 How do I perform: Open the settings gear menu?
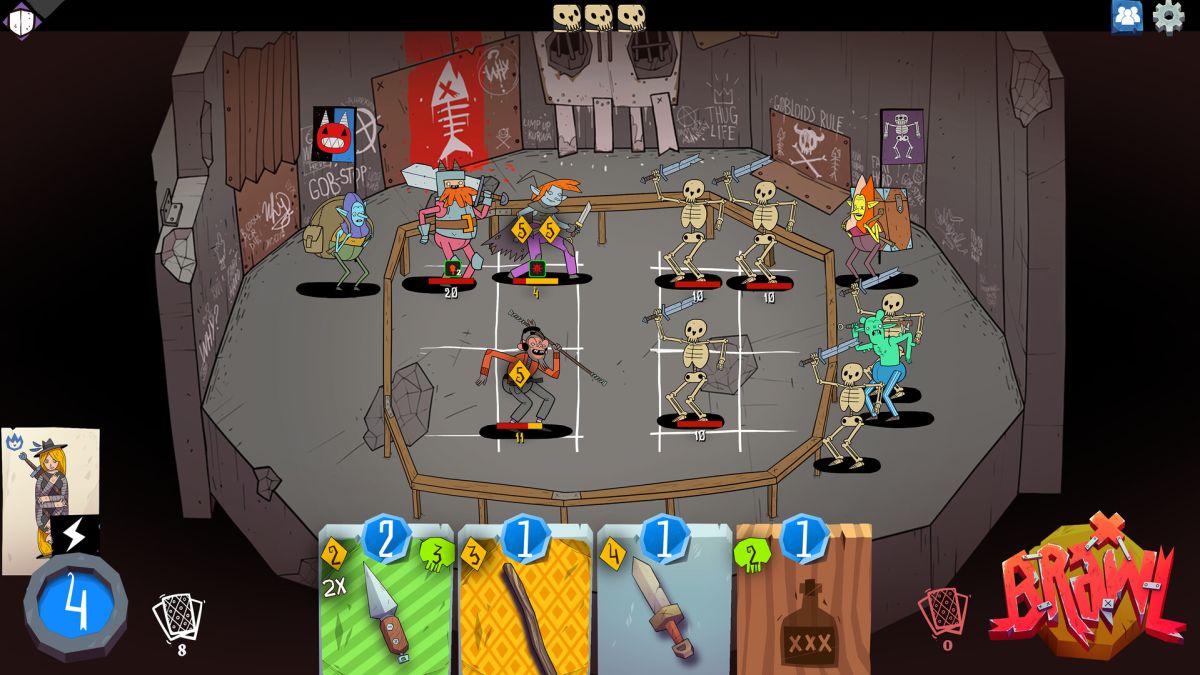coord(1168,17)
